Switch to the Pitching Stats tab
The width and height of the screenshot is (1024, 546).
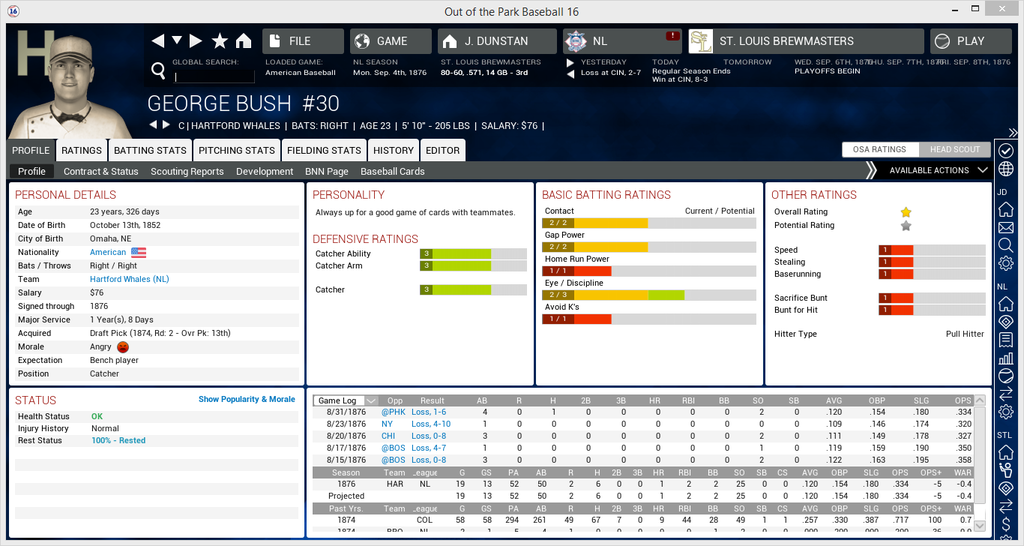236,150
